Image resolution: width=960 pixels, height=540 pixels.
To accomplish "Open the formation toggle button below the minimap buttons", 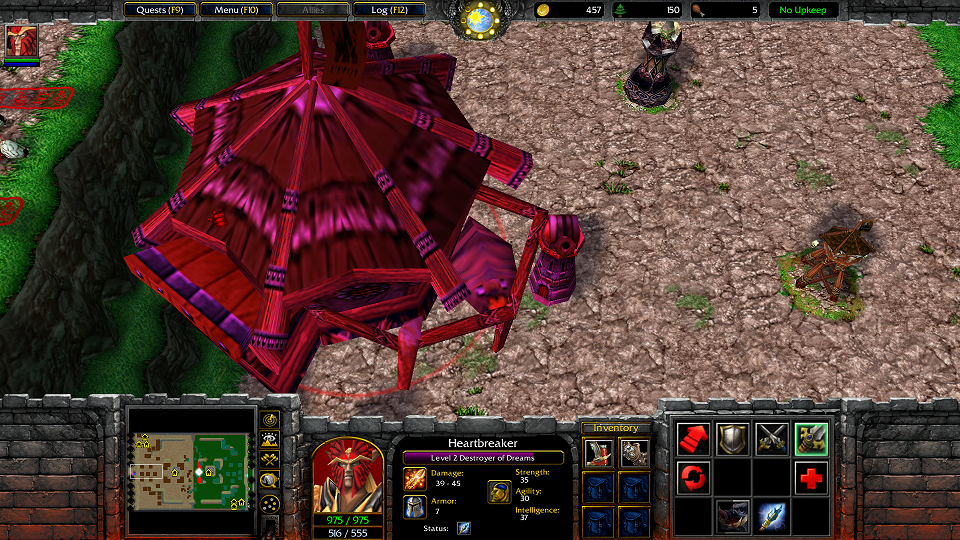I will point(269,506).
